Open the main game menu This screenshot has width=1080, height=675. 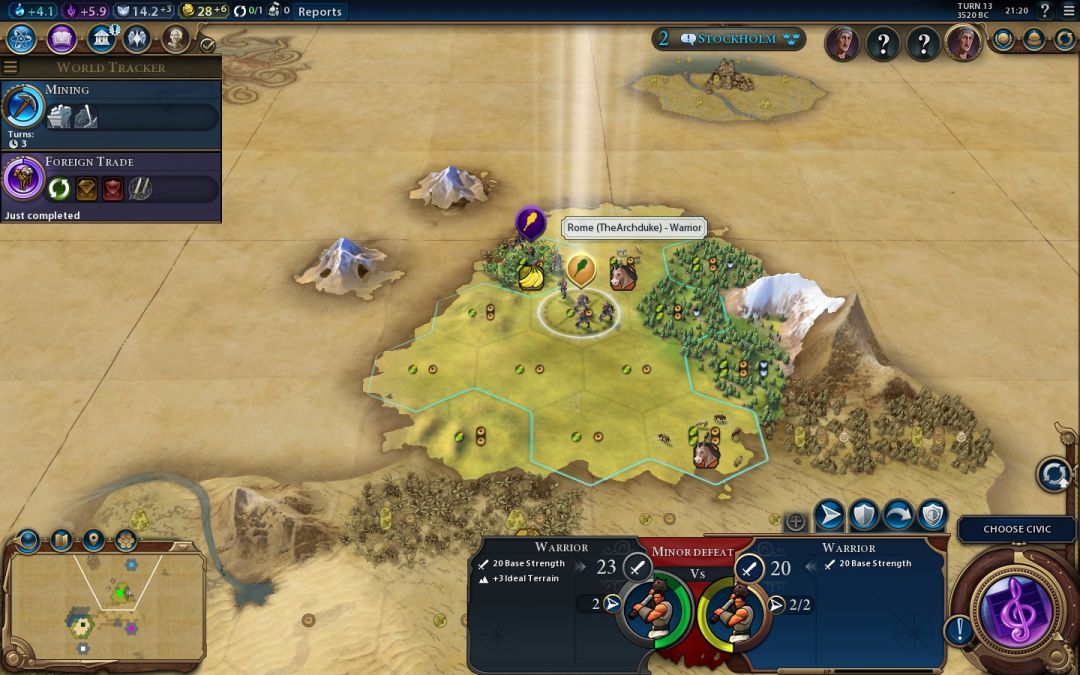1068,12
